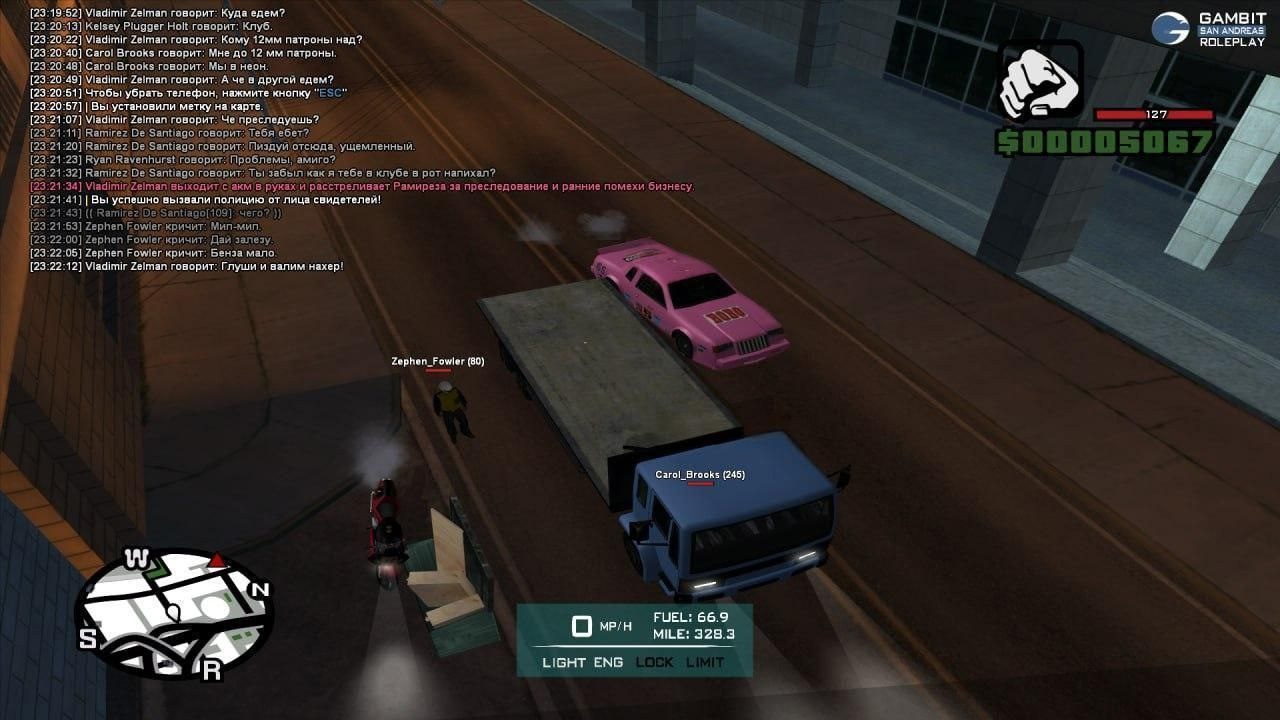Image resolution: width=1280 pixels, height=720 pixels.
Task: Click the latest chat message from Vladimir Zelman
Action: [x=186, y=266]
